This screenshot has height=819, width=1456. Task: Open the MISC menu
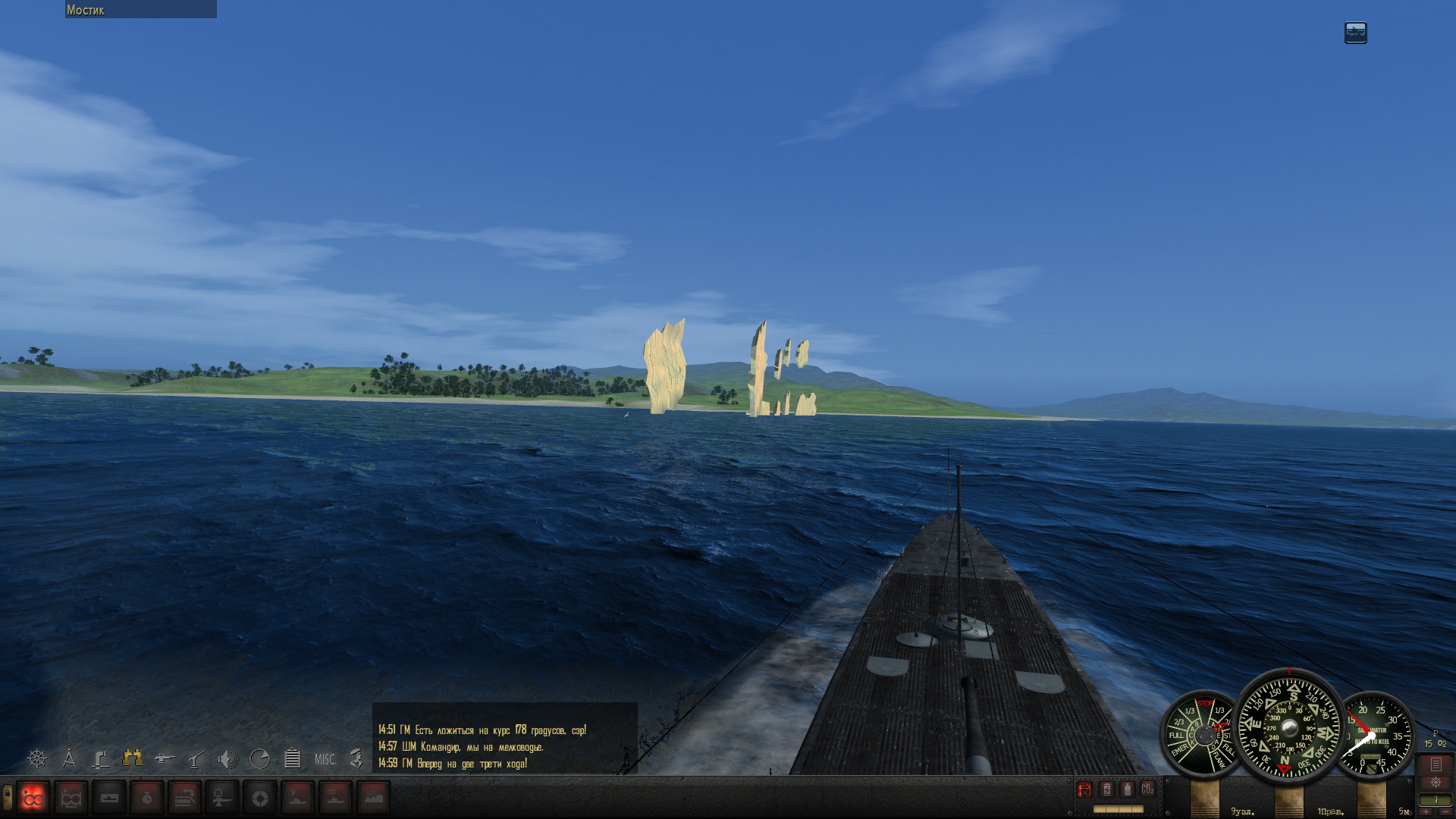pos(325,759)
